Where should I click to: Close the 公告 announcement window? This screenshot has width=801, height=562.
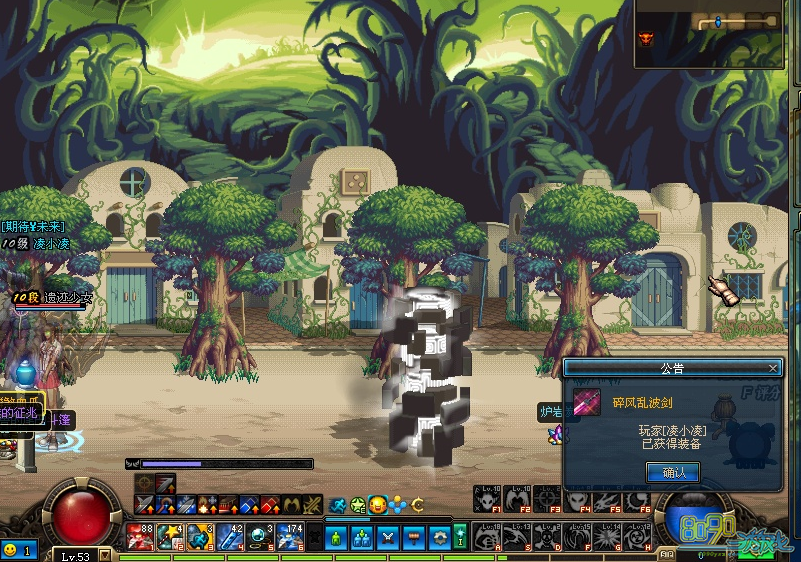tap(773, 368)
